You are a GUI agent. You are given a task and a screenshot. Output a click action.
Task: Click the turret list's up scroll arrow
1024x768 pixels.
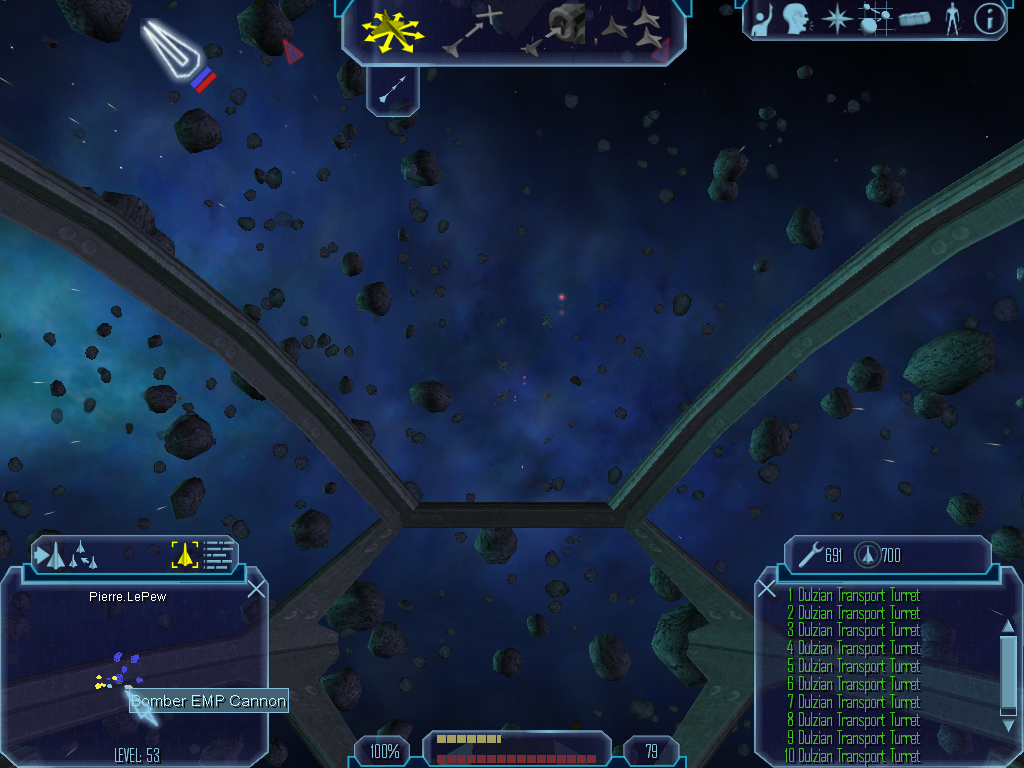point(1008,626)
